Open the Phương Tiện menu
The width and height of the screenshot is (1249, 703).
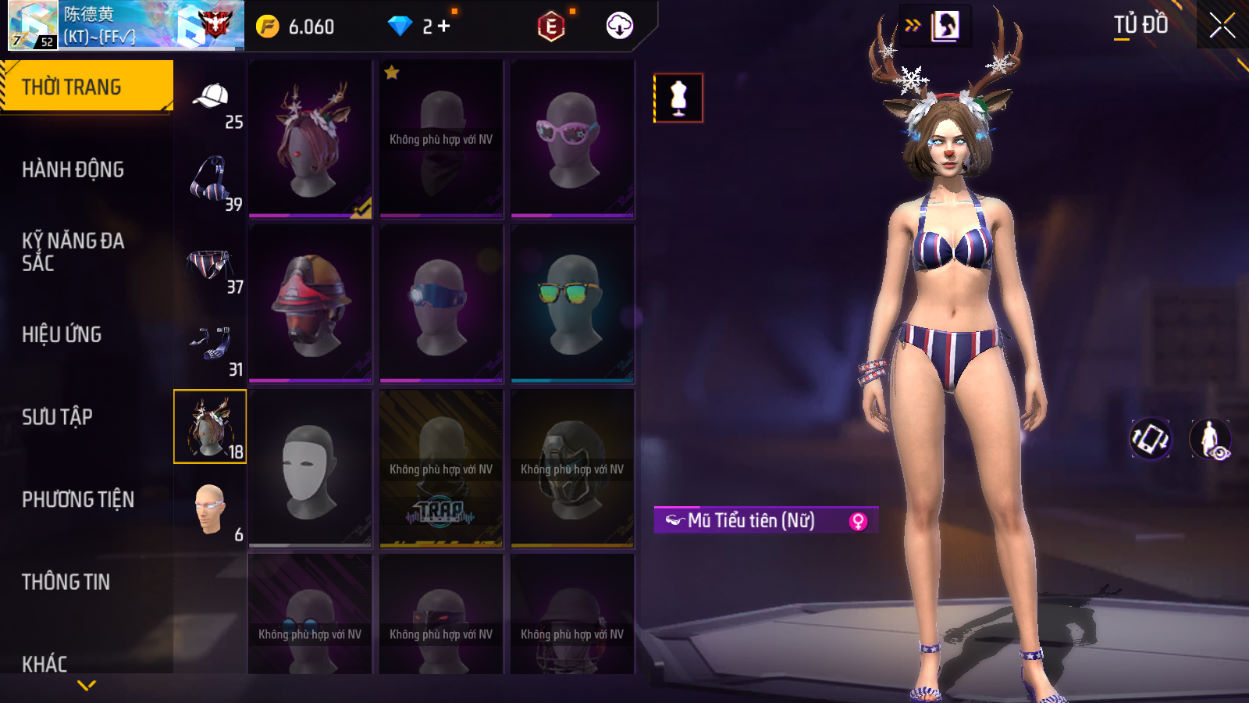click(x=78, y=500)
